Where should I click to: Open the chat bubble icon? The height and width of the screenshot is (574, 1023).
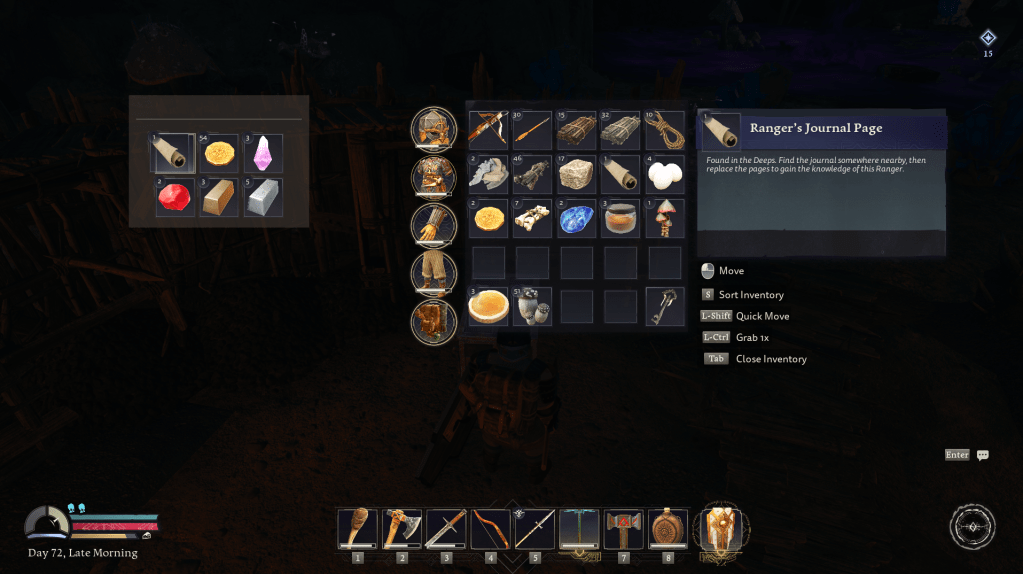(x=983, y=455)
